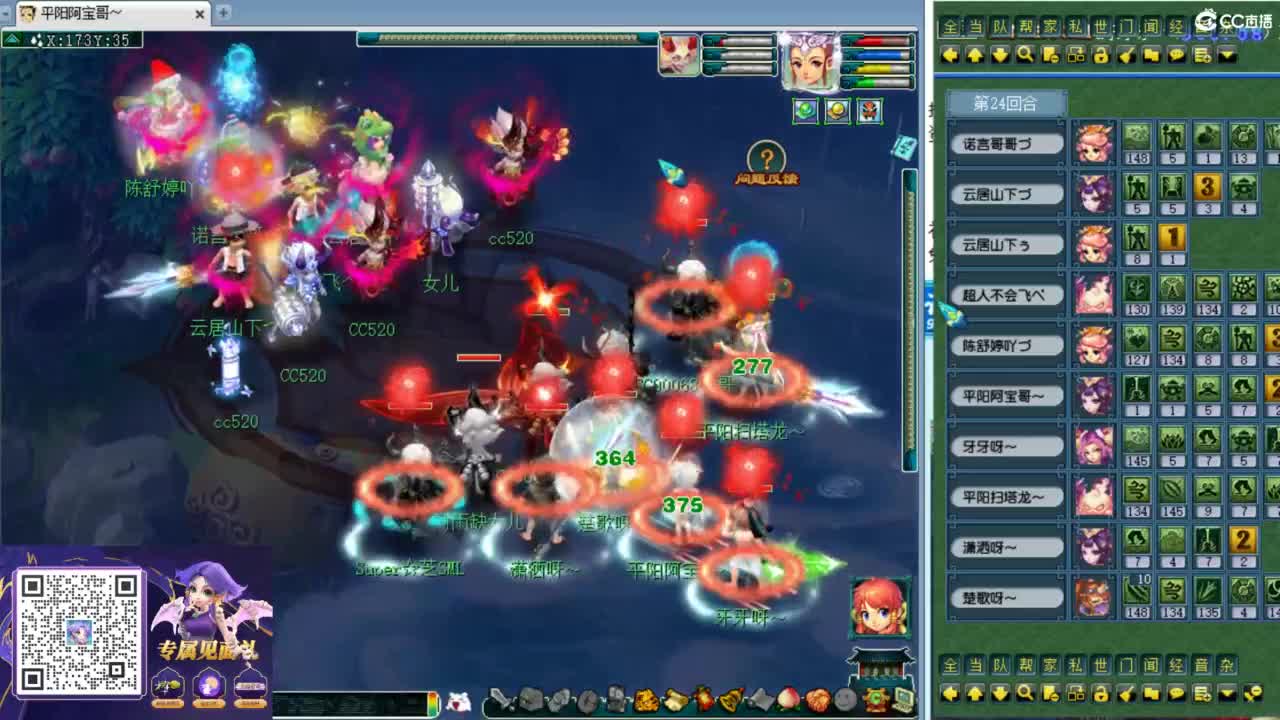The height and width of the screenshot is (720, 1280).
Task: Click the 楚歌呀～ name button in the battle list
Action: [1006, 596]
